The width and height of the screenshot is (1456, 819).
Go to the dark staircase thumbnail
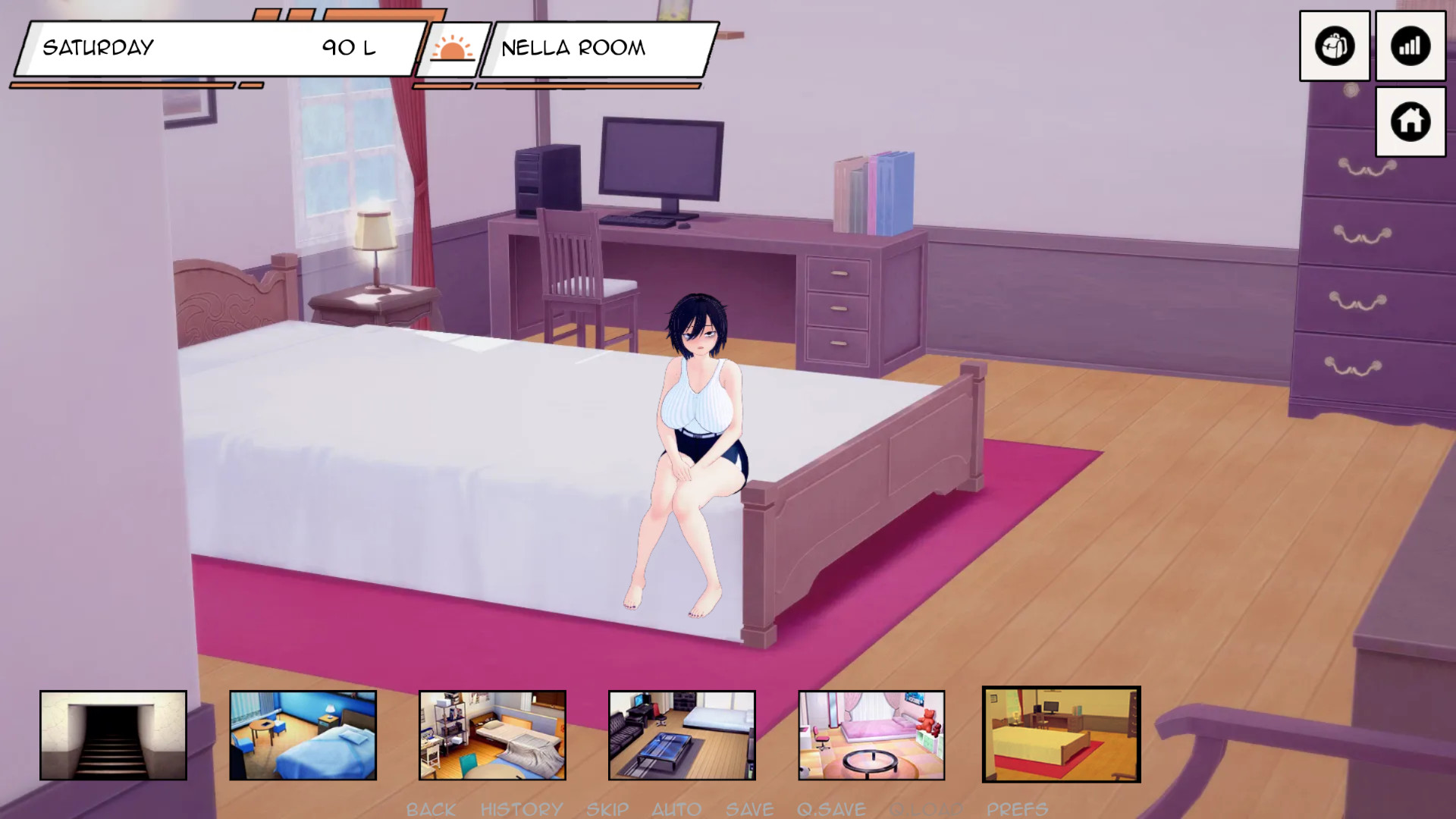point(113,735)
